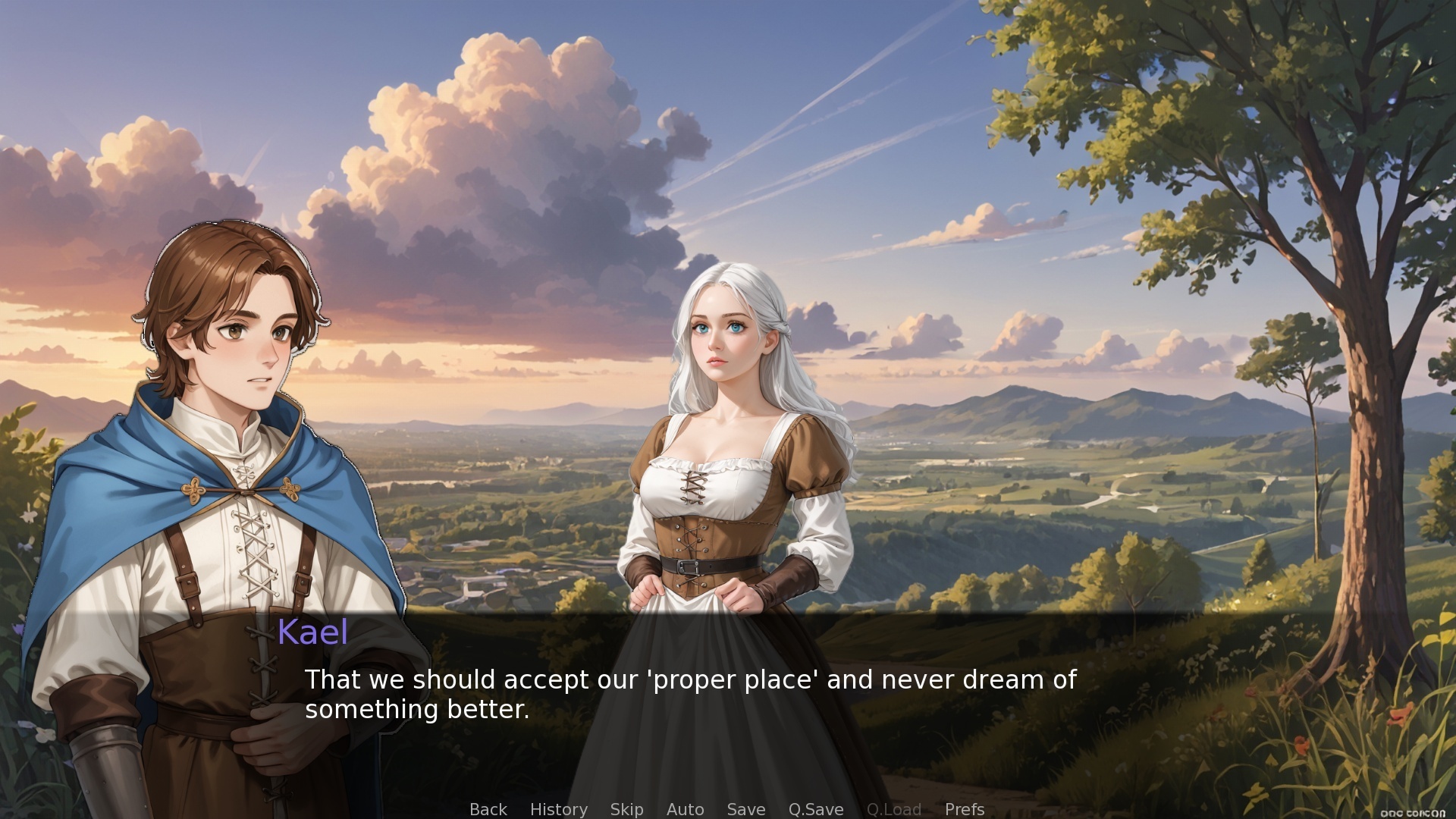
Task: Perform a quick save with Q.Save
Action: pyautogui.click(x=815, y=809)
